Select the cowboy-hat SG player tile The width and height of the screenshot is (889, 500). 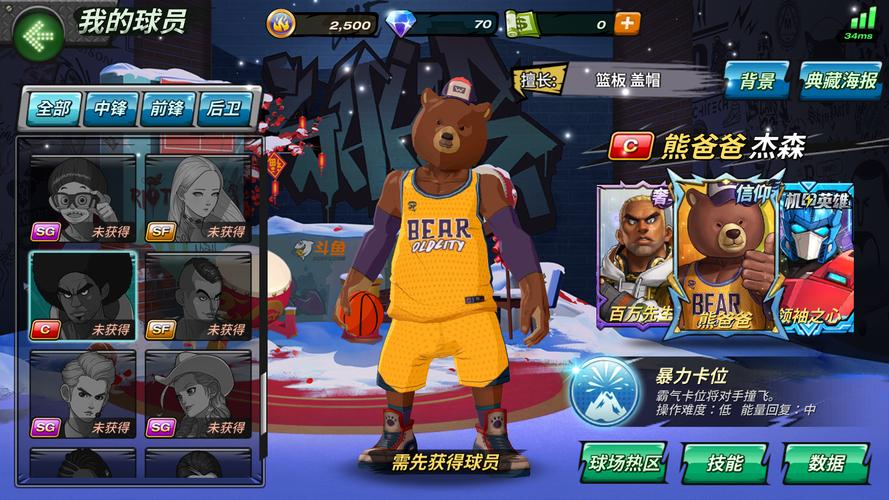(x=198, y=394)
